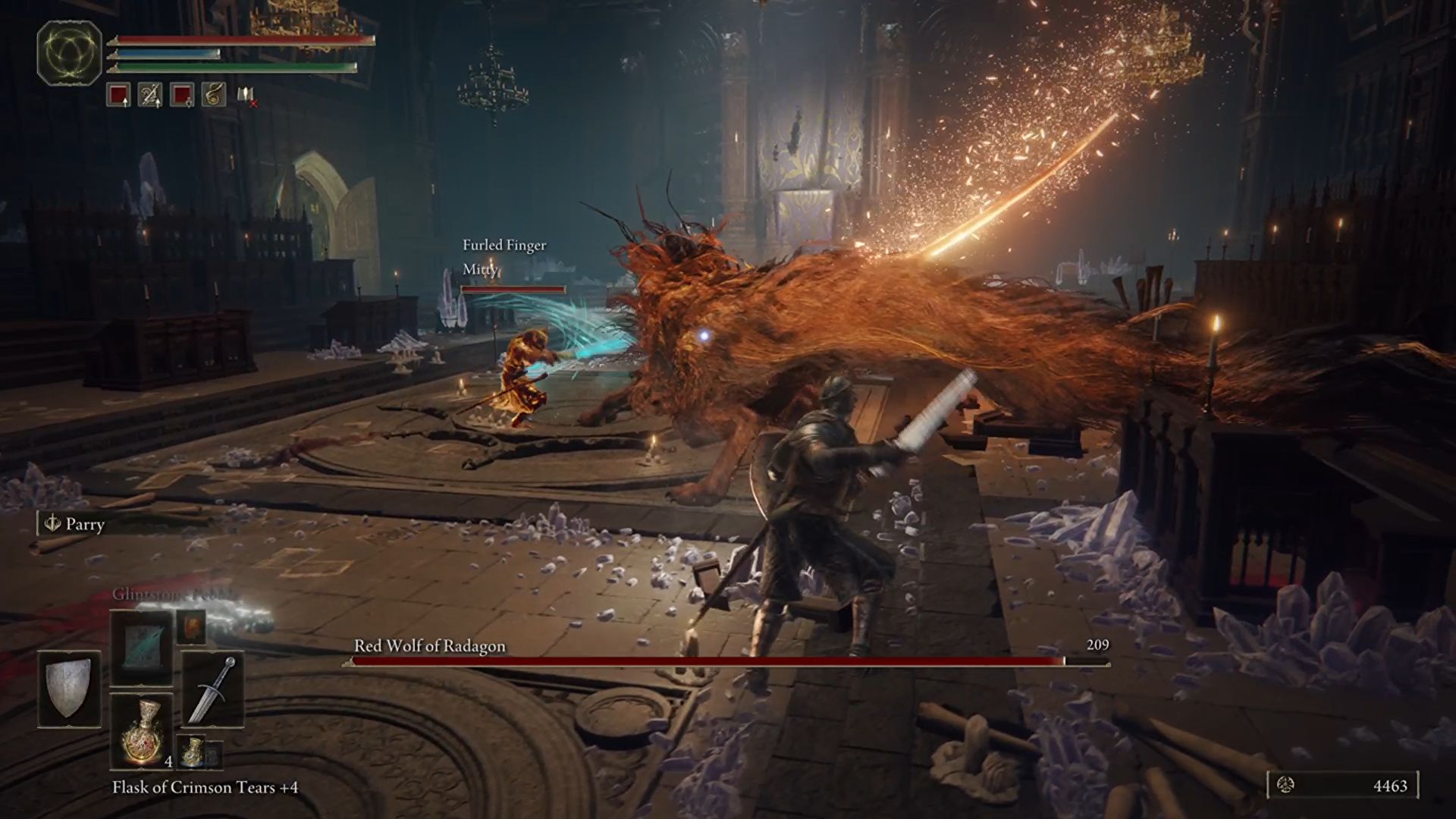Select the small orange next-spell slot
This screenshot has height=819, width=1456.
pos(191,626)
